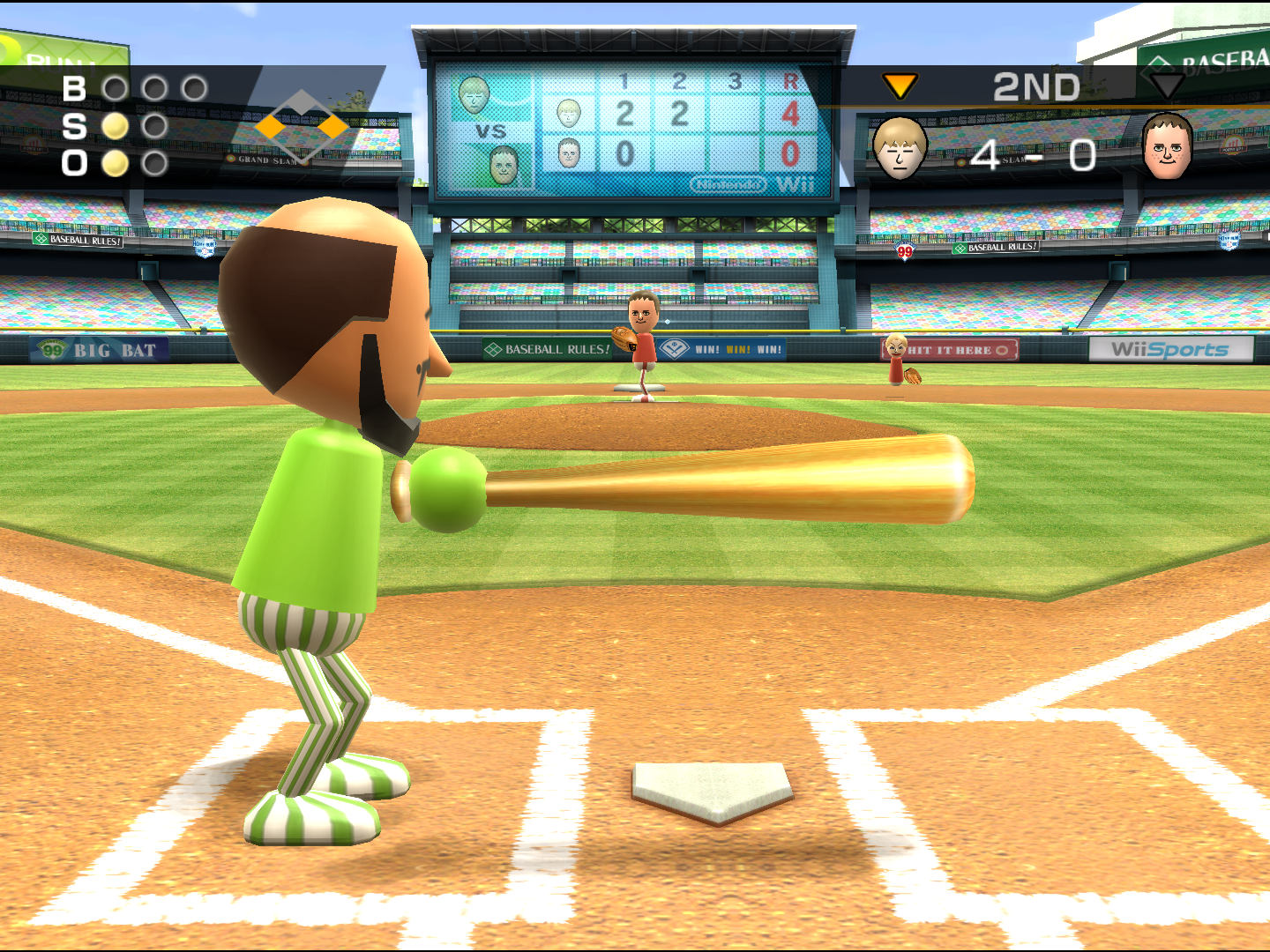The image size is (1270, 952).
Task: Click the base runner diamond indicator
Action: (302, 127)
